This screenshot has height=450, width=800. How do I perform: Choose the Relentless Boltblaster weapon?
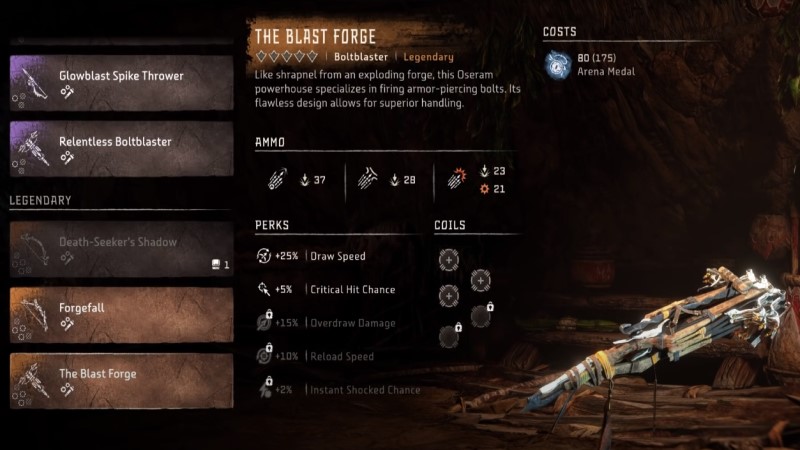[120, 148]
